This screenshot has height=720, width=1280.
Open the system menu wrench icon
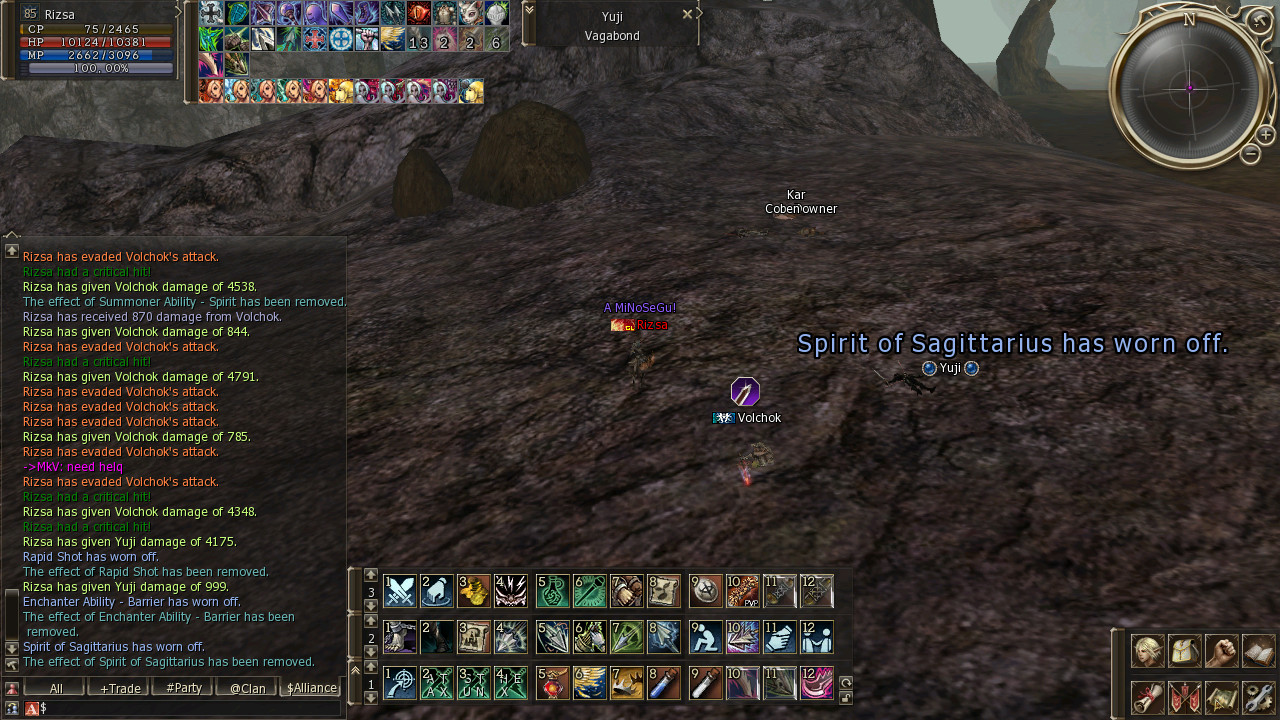coord(1259,697)
